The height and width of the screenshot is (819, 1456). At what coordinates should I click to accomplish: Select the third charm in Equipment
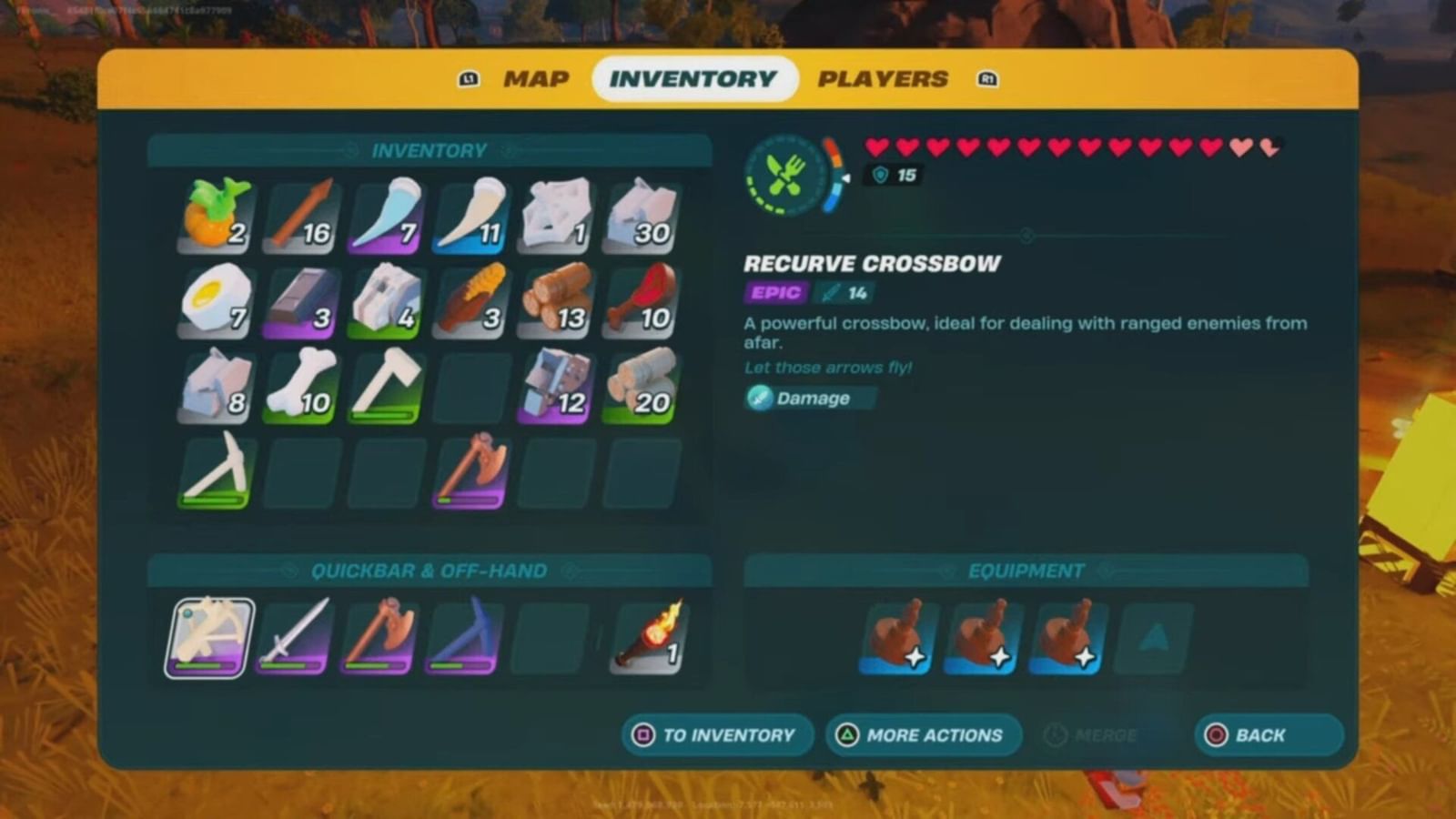[x=1067, y=635]
